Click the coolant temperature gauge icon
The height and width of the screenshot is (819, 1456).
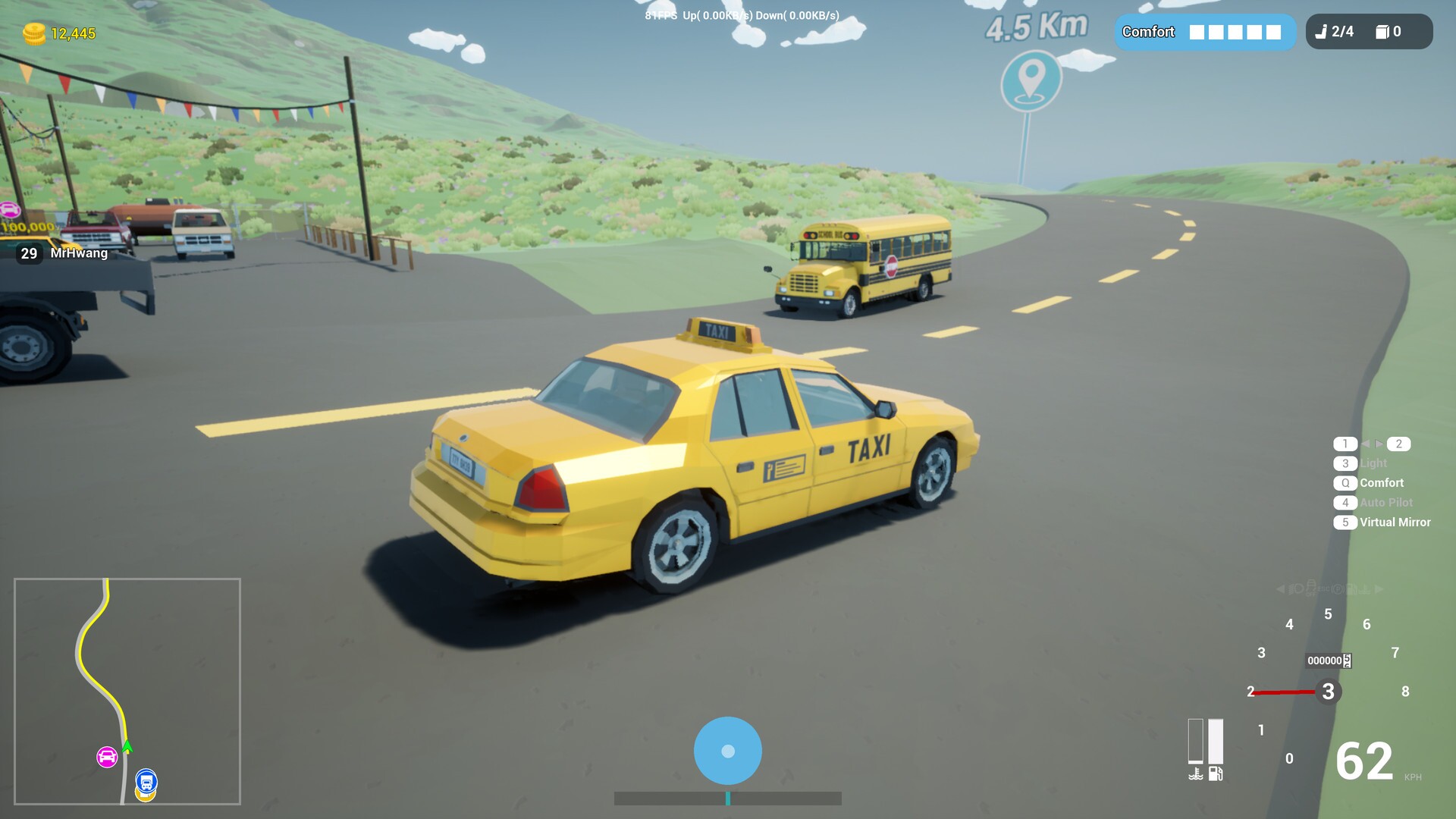(1196, 773)
